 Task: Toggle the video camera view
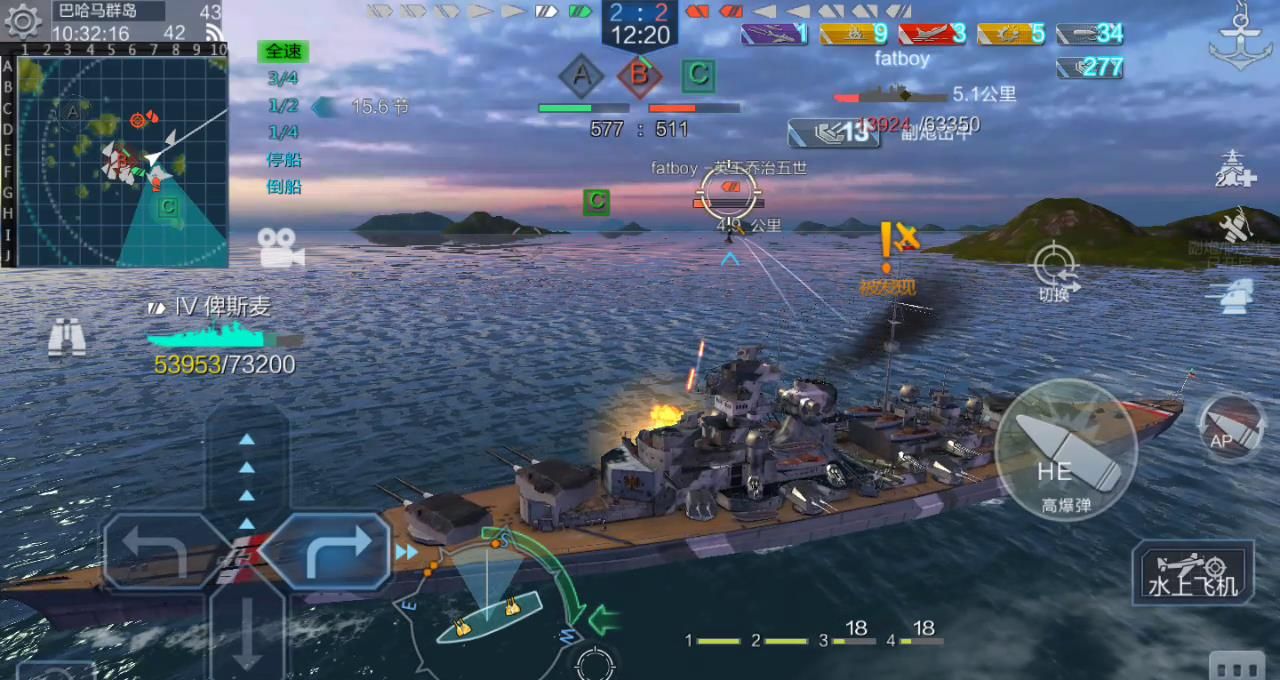point(280,246)
